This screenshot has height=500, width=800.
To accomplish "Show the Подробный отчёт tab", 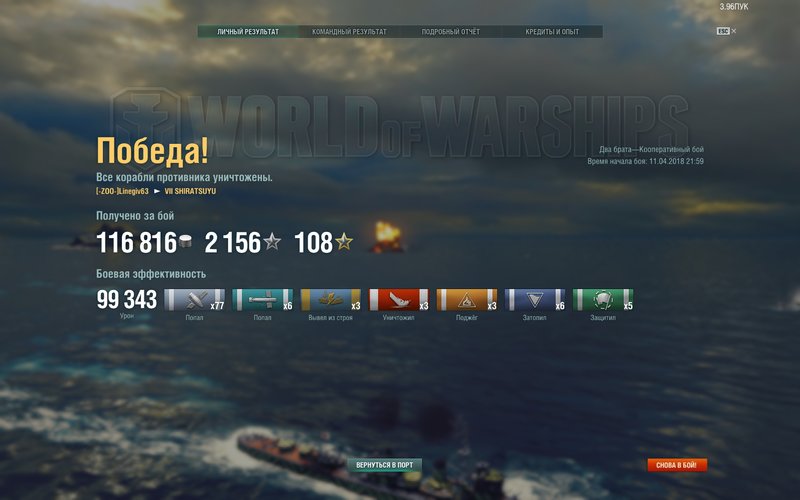I will 451,32.
